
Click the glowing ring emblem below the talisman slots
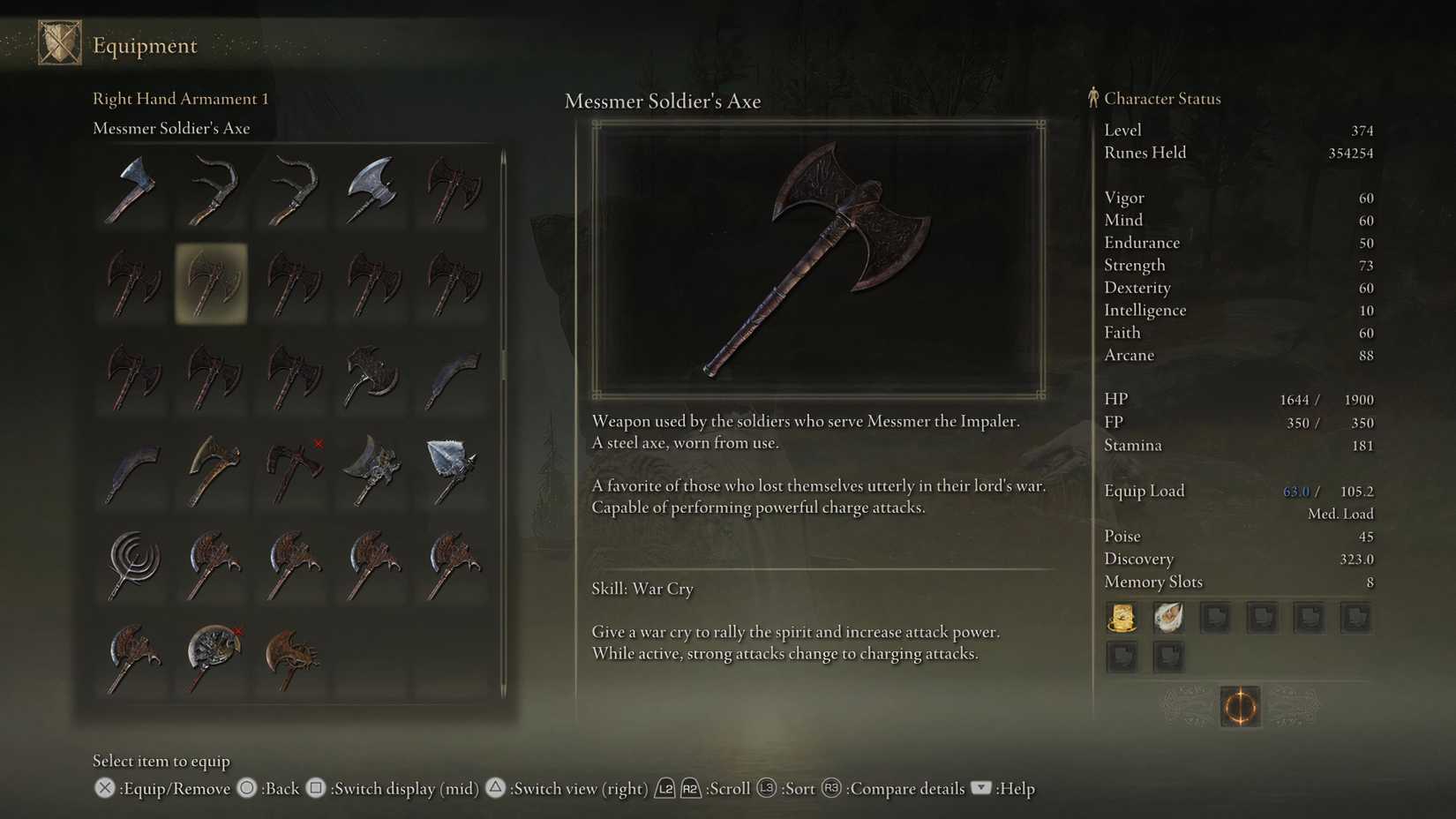click(1239, 706)
